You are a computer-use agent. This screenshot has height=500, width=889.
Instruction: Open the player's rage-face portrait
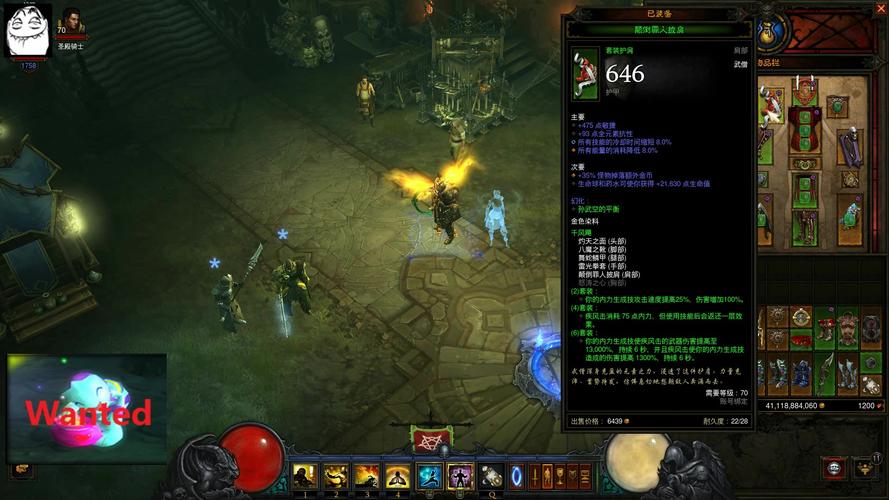(x=29, y=30)
